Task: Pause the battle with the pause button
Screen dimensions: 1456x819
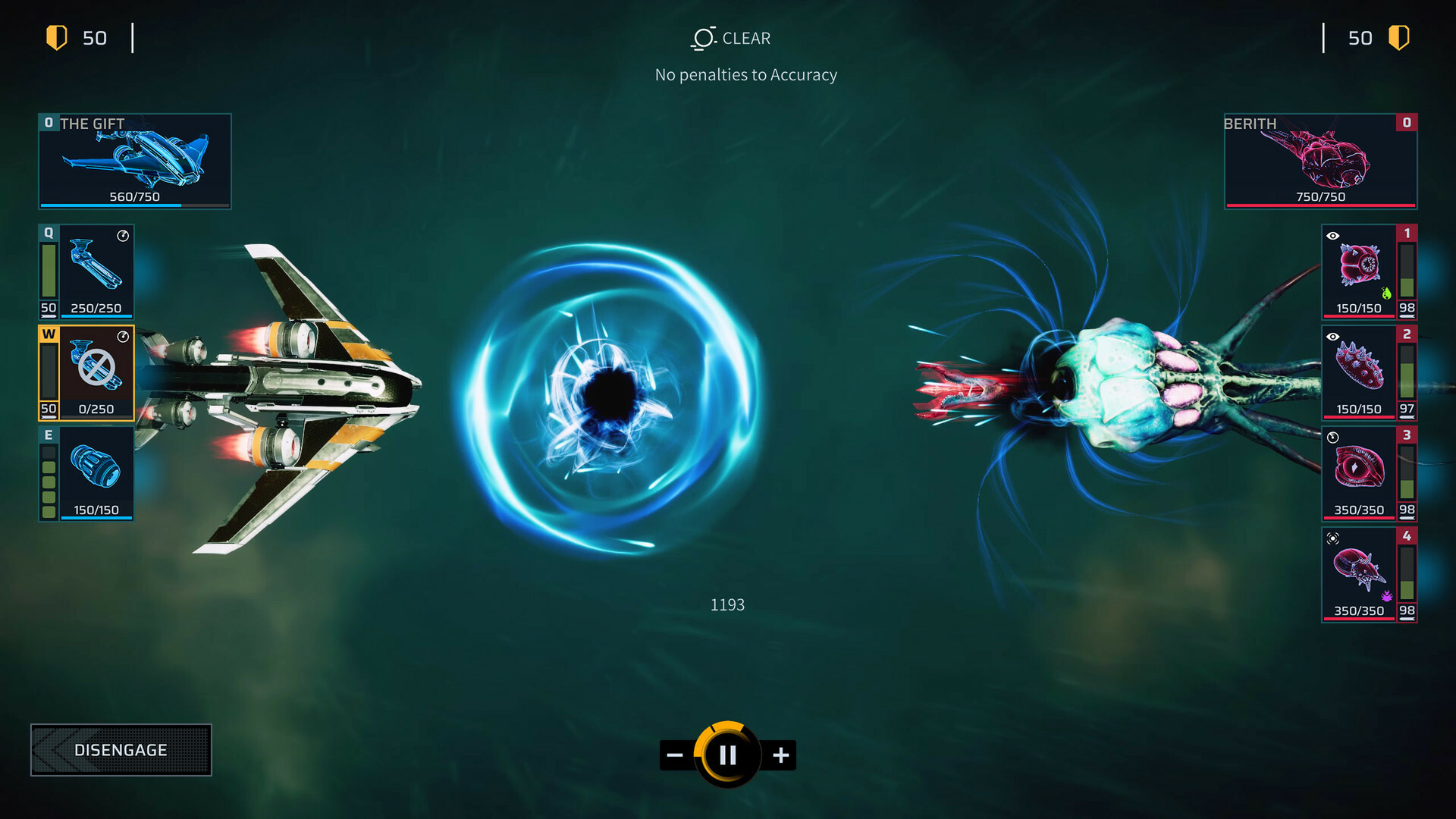Action: click(x=727, y=755)
